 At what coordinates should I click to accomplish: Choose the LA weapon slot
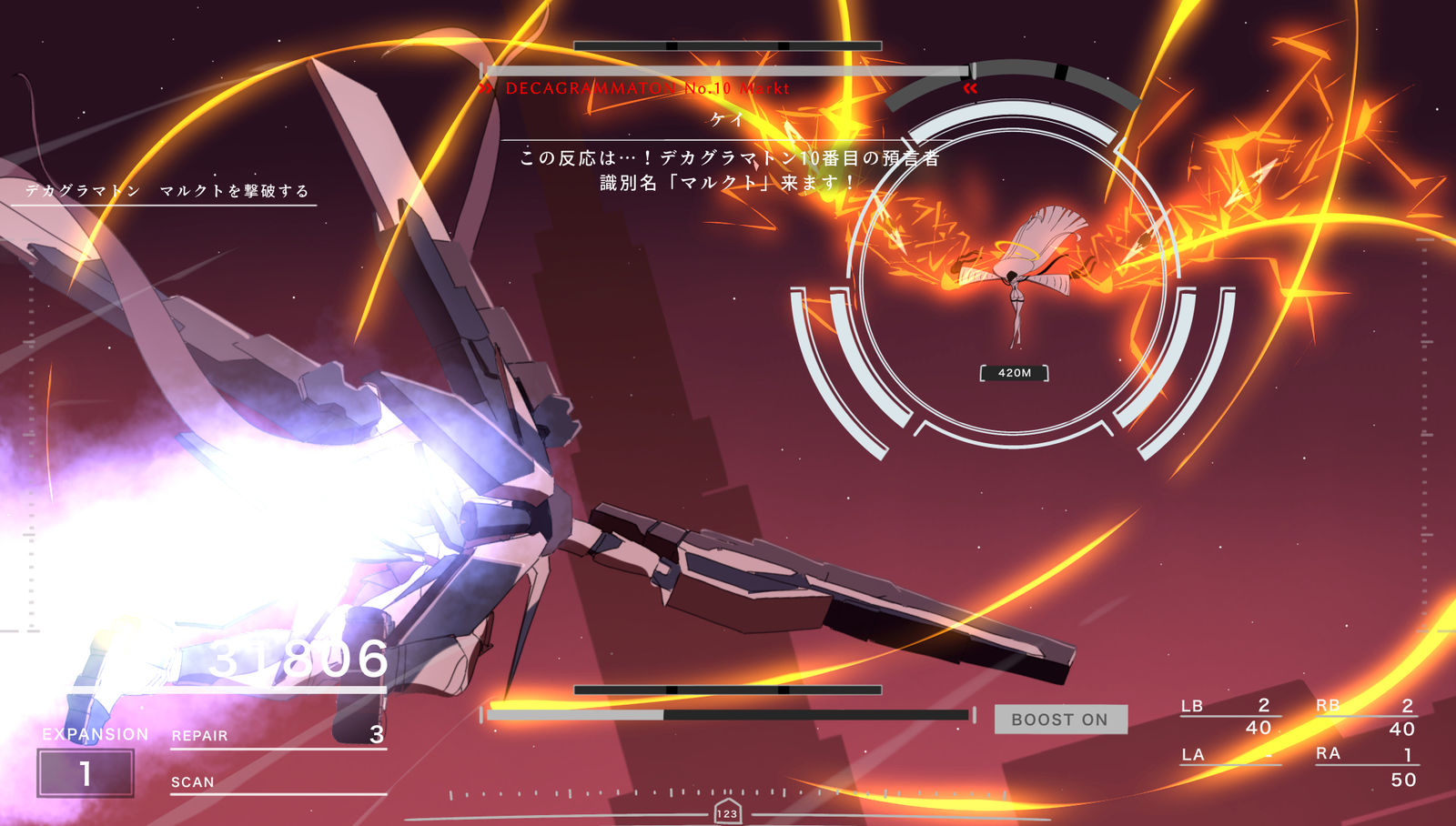click(1229, 755)
